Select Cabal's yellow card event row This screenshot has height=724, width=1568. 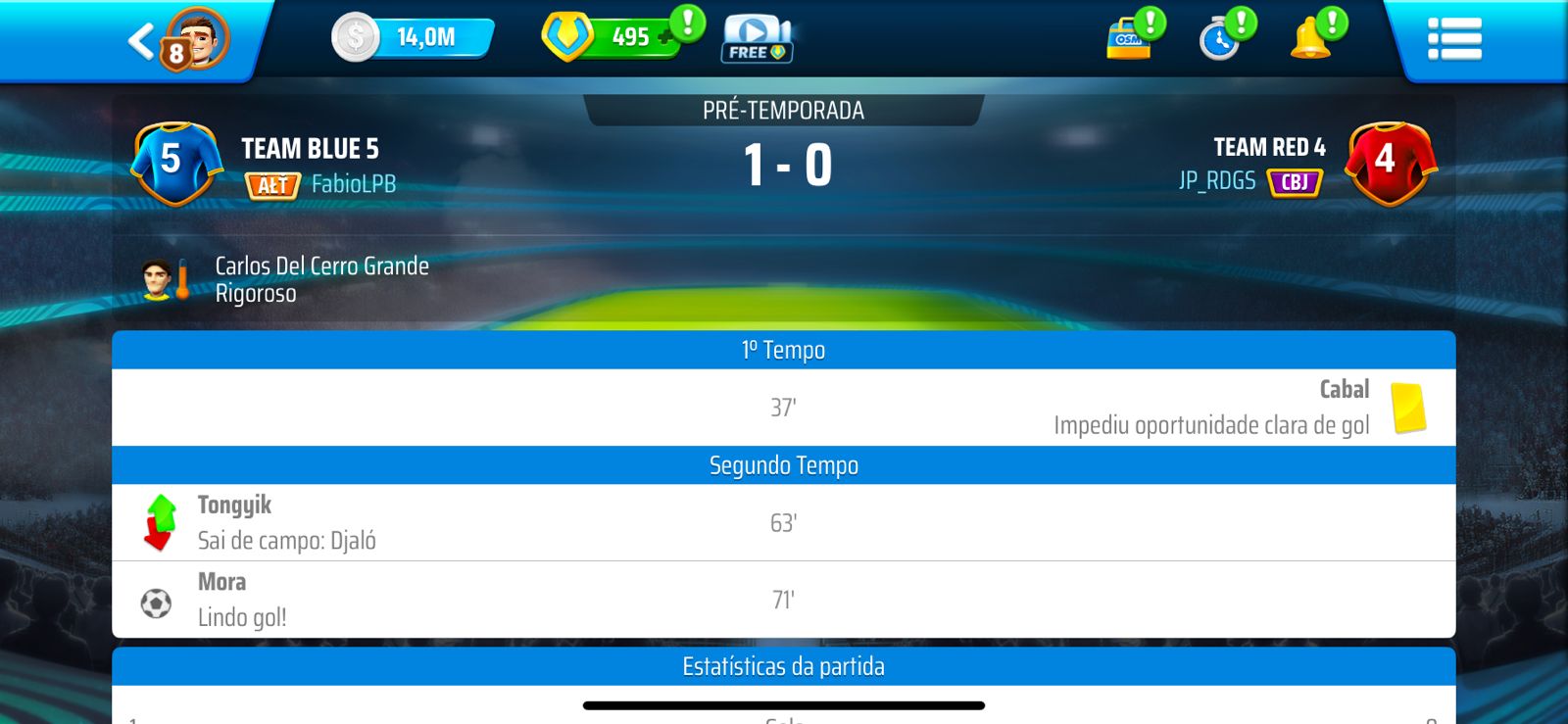click(x=783, y=408)
